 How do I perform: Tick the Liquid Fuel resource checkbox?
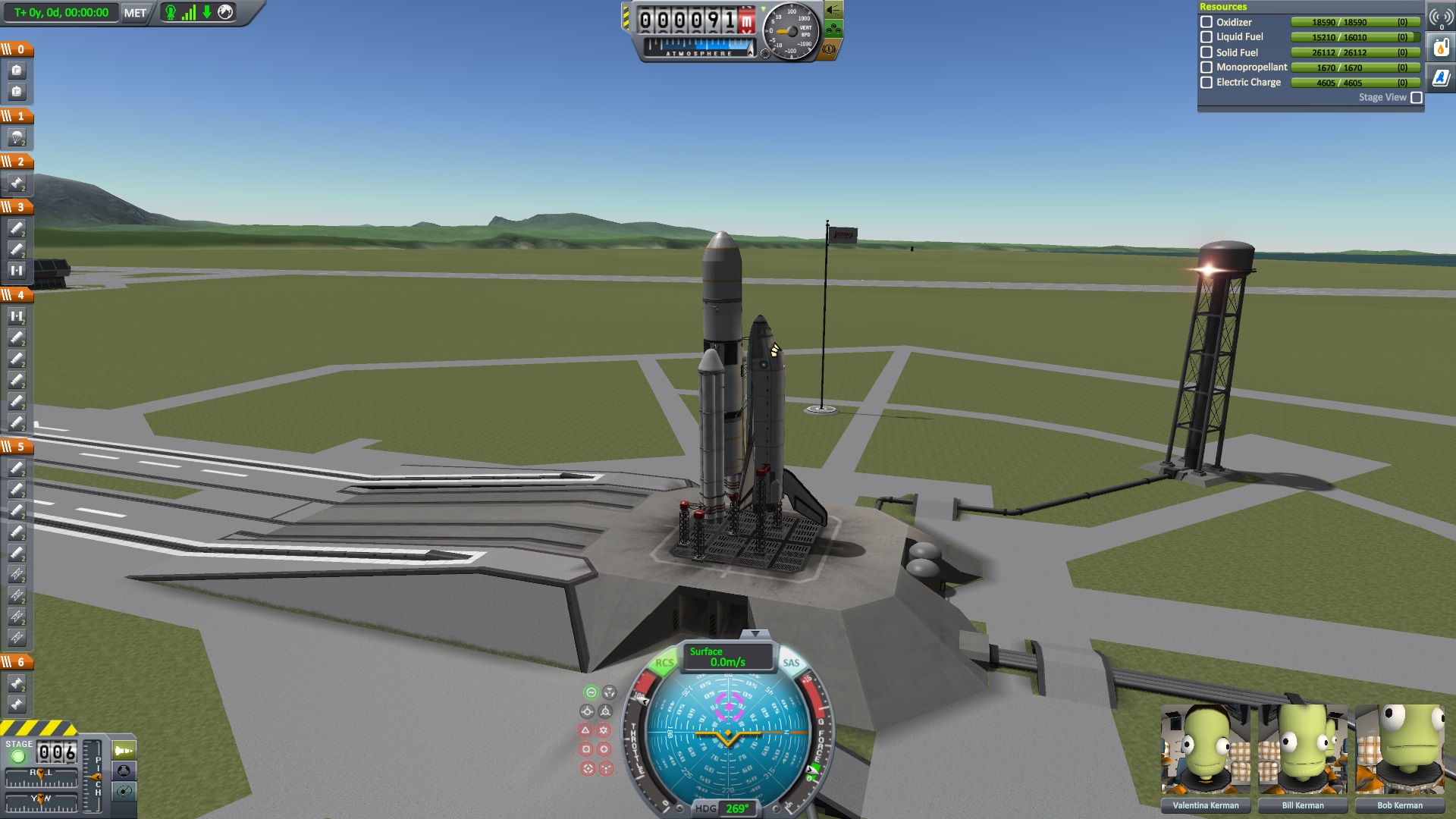1207,37
